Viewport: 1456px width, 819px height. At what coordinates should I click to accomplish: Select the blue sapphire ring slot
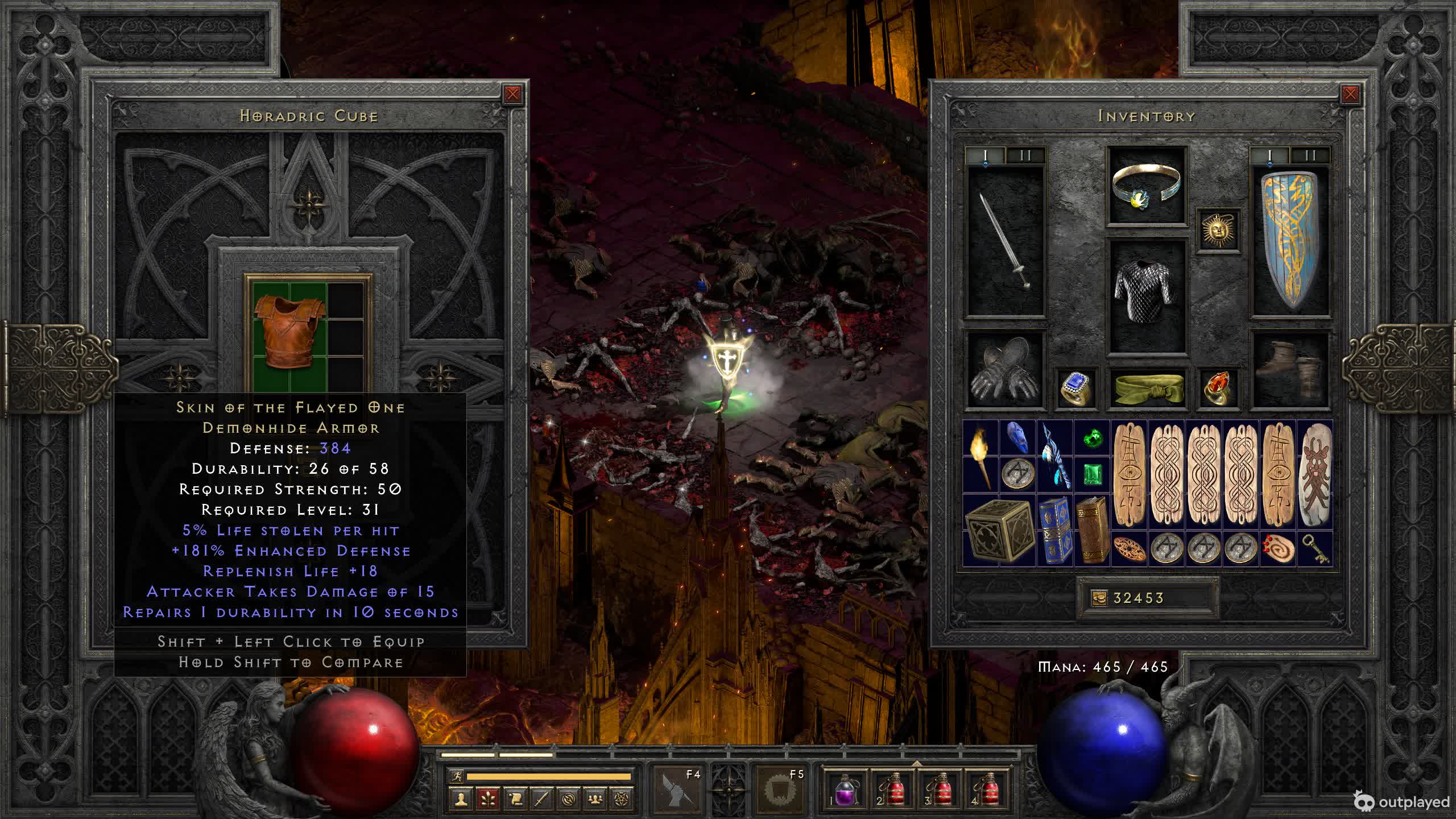[x=1076, y=388]
